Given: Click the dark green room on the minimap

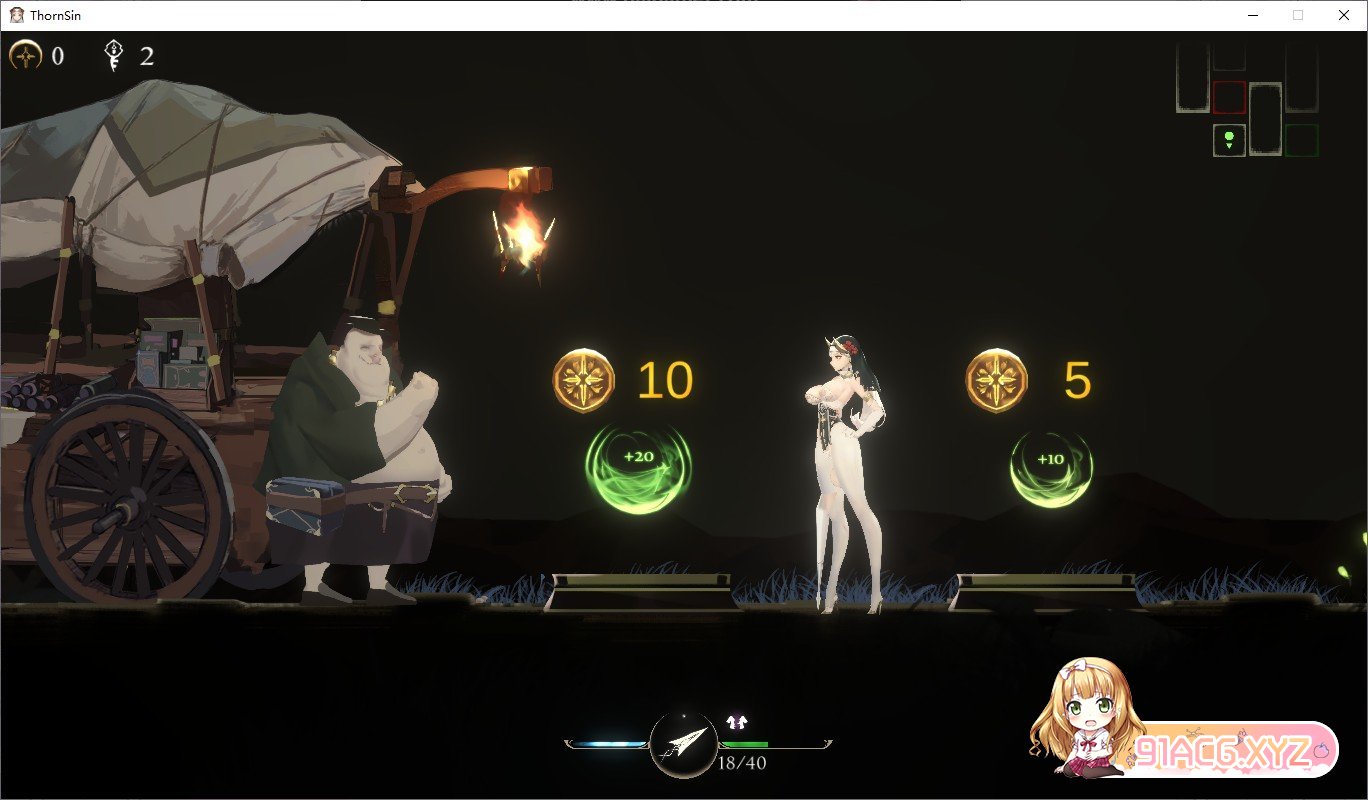Looking at the screenshot, I should [x=1303, y=140].
